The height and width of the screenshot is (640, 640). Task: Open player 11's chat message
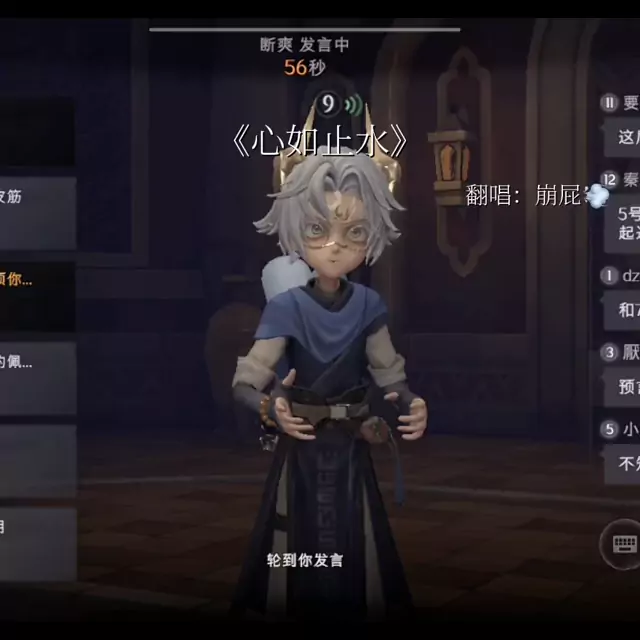click(623, 136)
